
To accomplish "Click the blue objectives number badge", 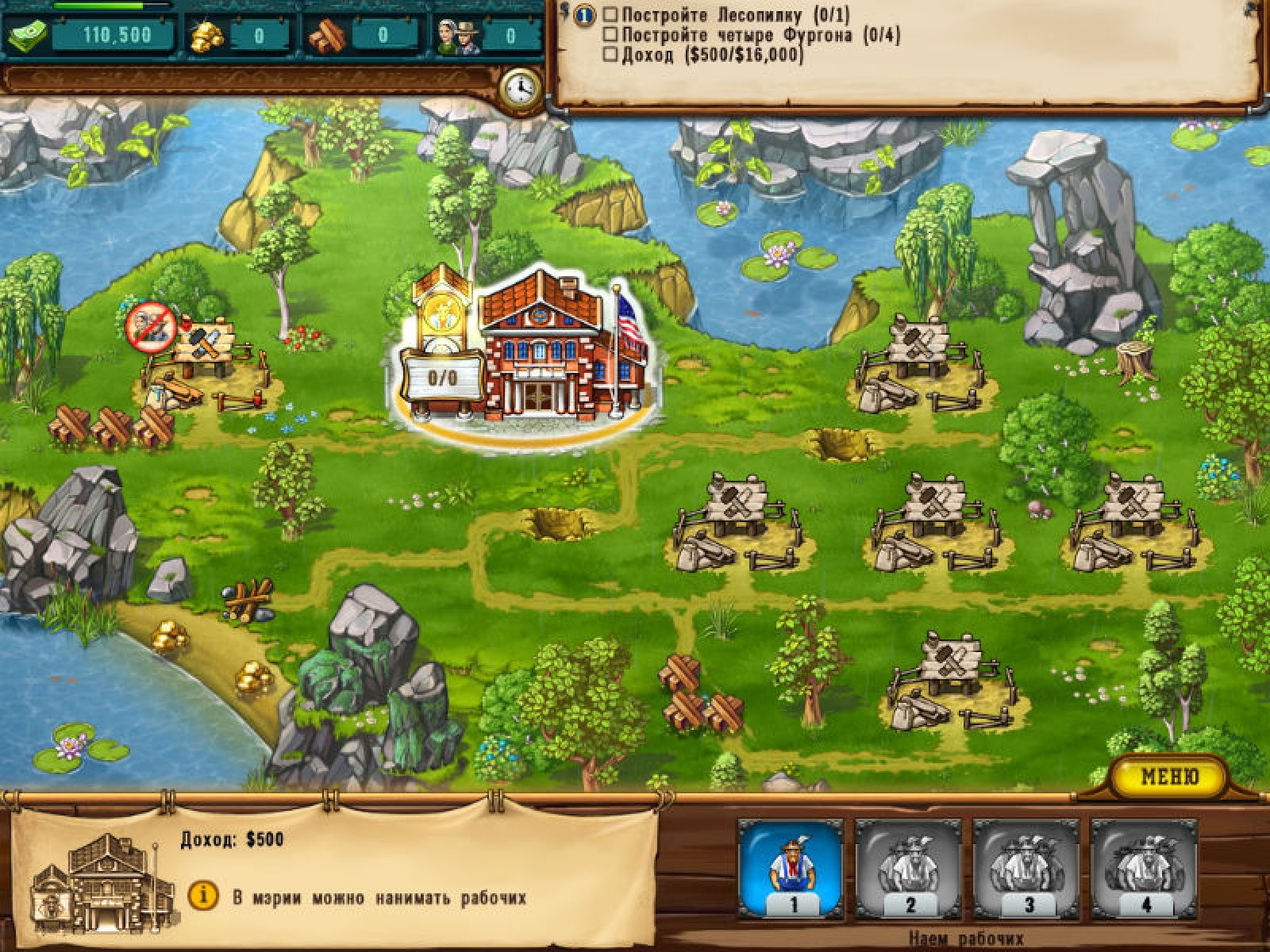I will 584,14.
